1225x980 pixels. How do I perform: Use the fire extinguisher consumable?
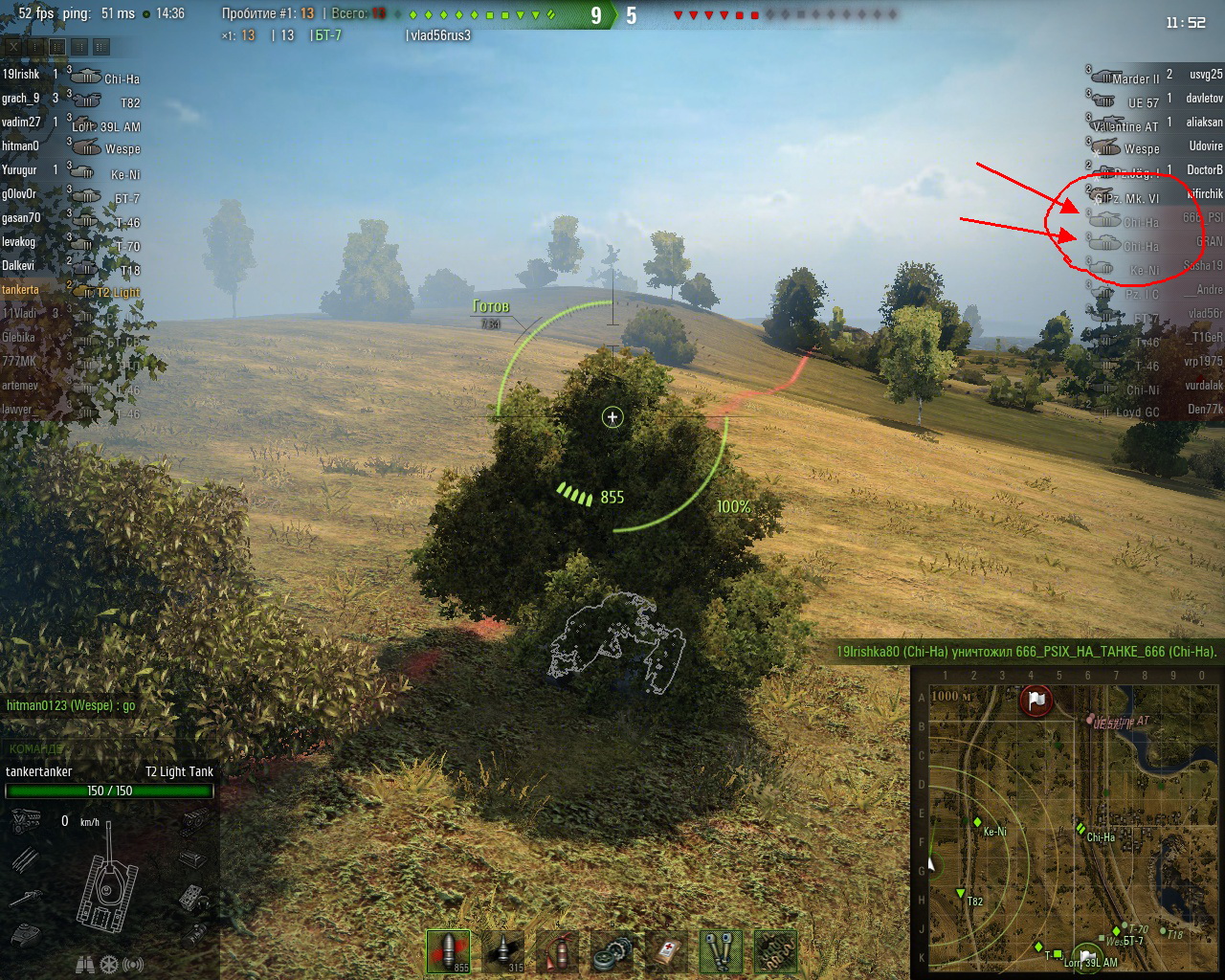(x=558, y=949)
